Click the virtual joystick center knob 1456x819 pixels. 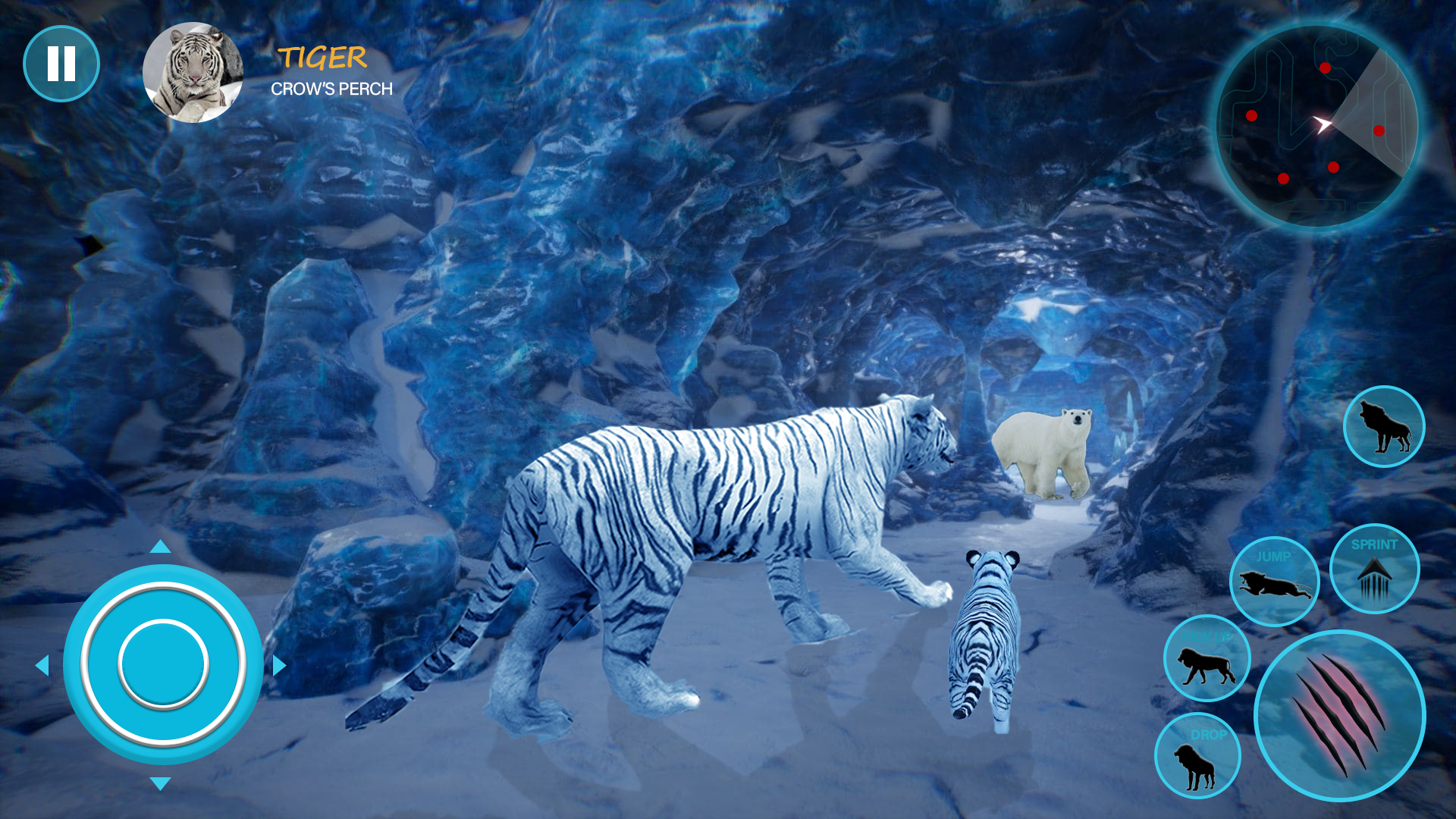click(163, 664)
